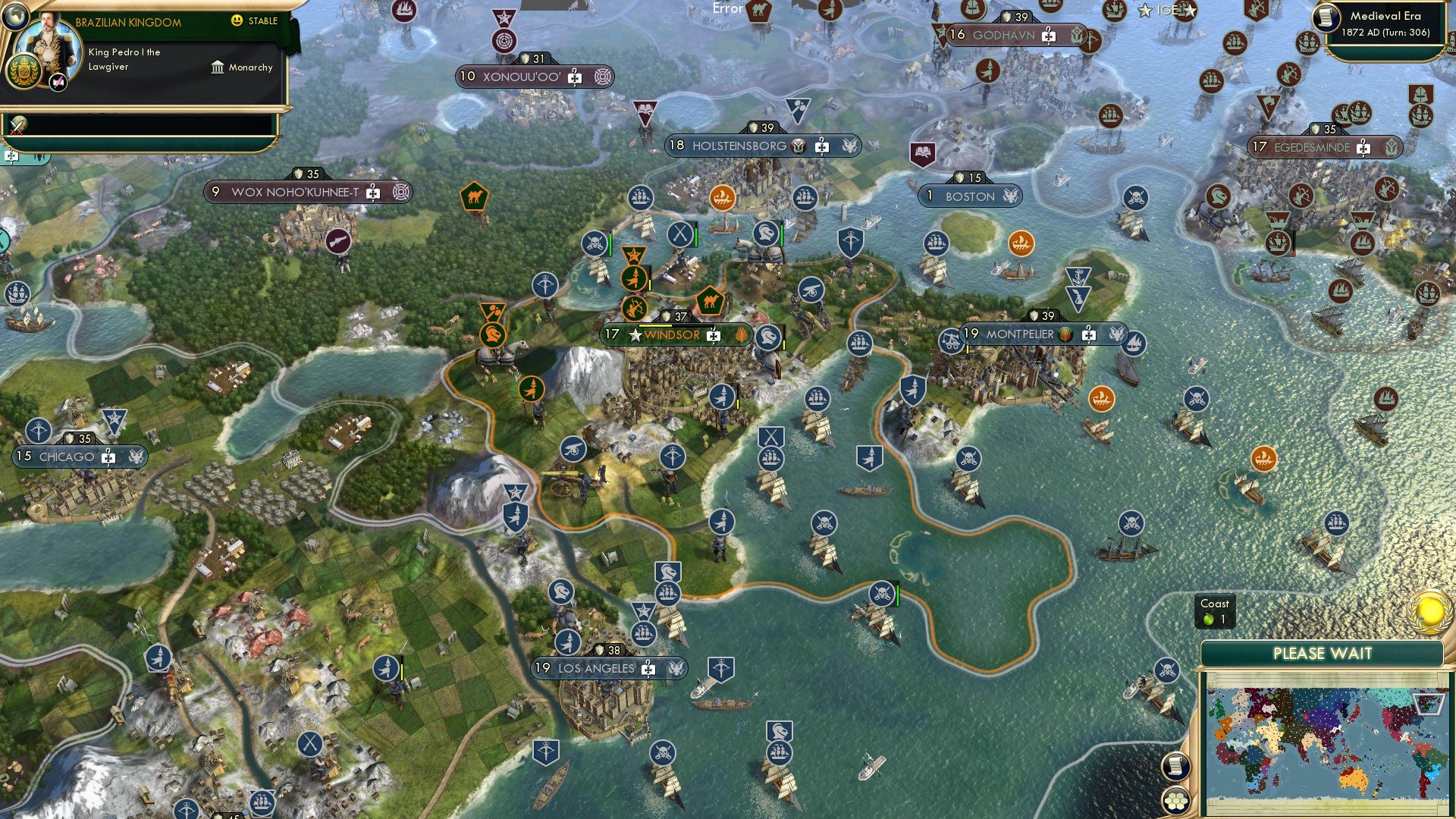Open the Chicago city screen
This screenshot has width=1456, height=819.
point(71,457)
